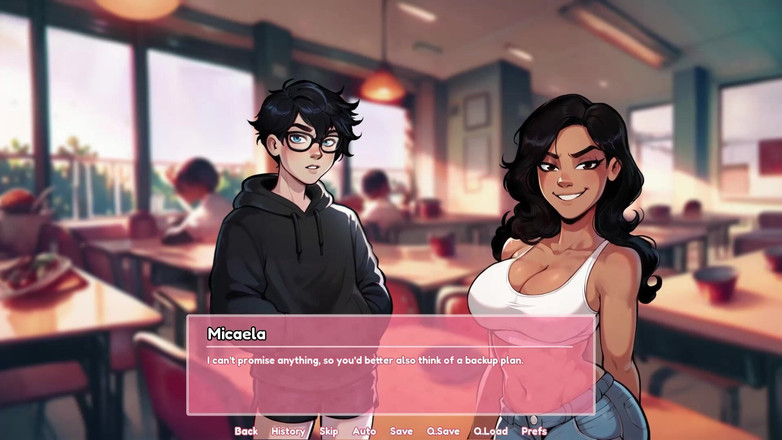Image resolution: width=782 pixels, height=440 pixels.
Task: Activate Skip mode
Action: (329, 431)
